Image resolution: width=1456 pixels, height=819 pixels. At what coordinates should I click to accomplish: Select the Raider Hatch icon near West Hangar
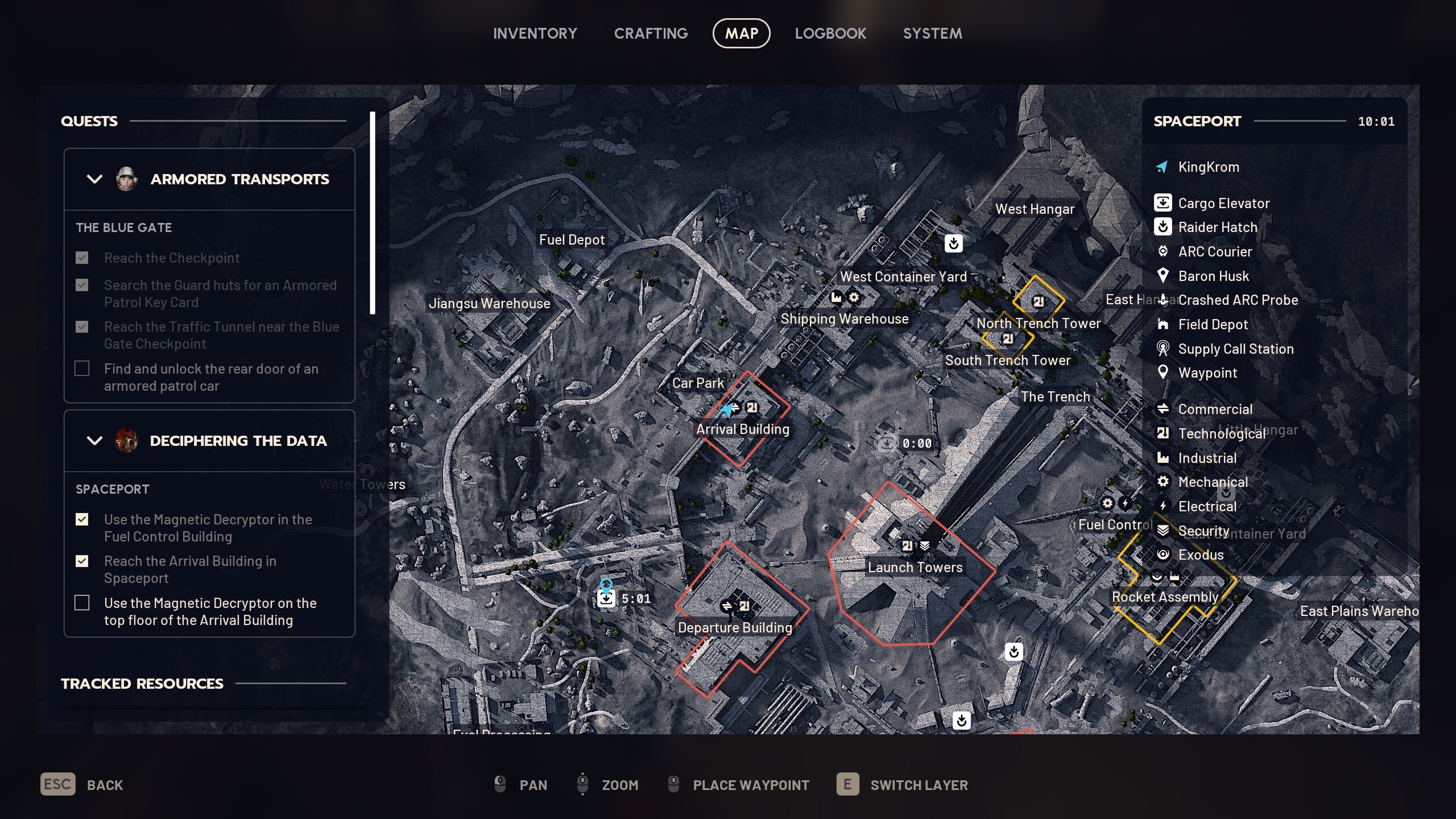point(953,243)
